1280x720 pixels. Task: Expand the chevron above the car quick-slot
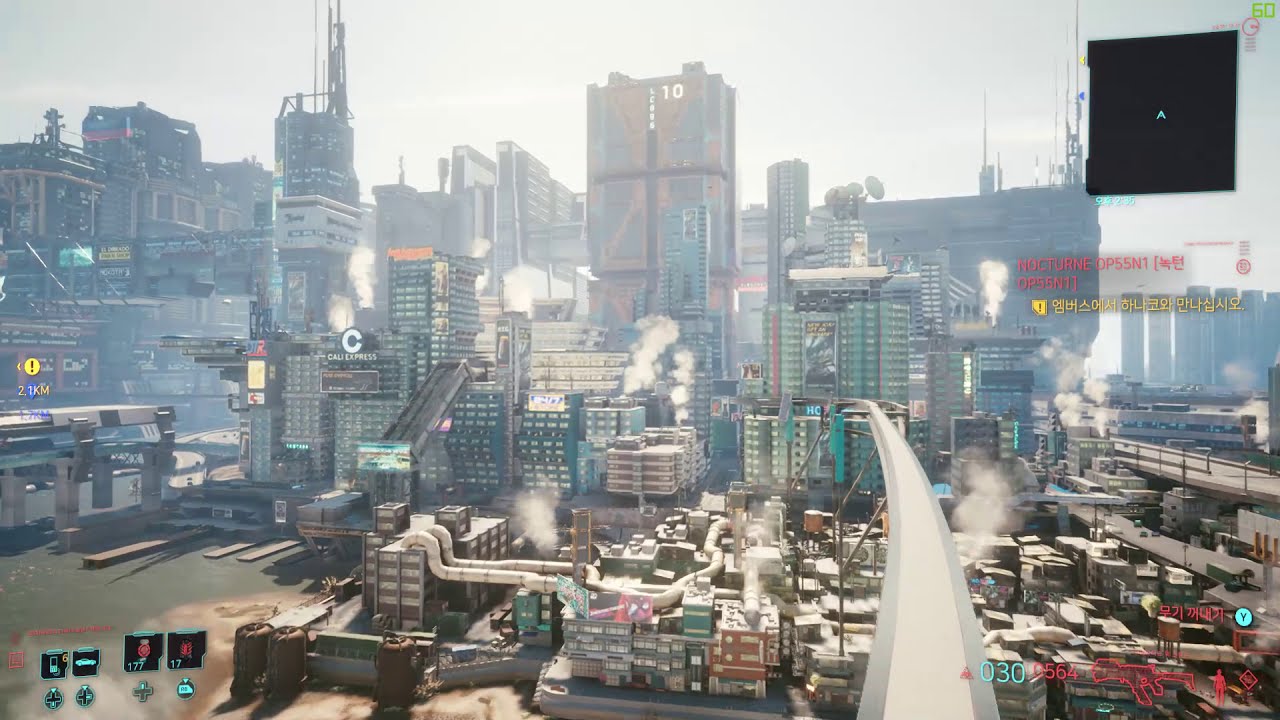point(86,648)
